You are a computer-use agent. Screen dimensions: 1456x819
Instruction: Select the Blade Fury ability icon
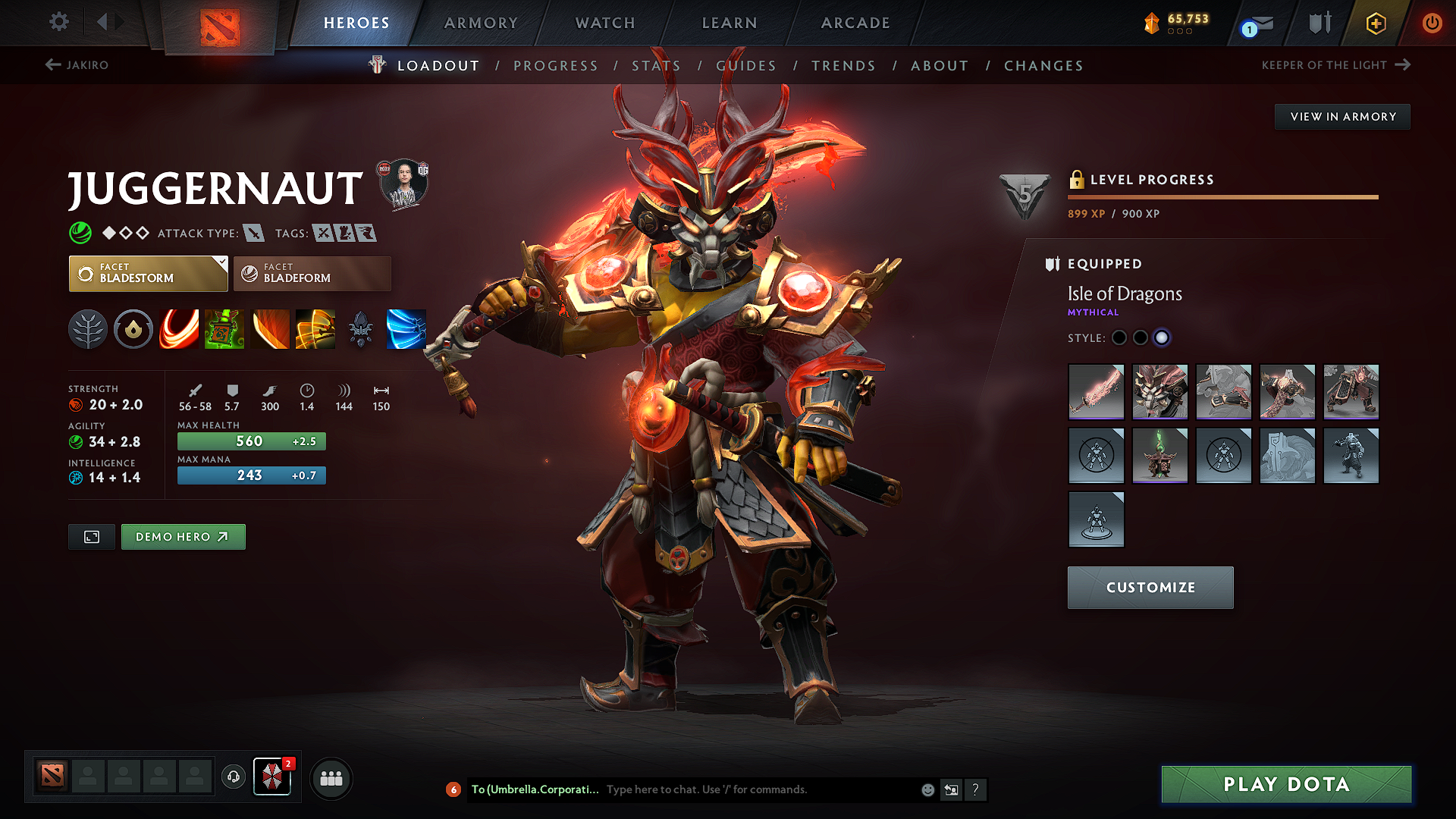(x=179, y=329)
